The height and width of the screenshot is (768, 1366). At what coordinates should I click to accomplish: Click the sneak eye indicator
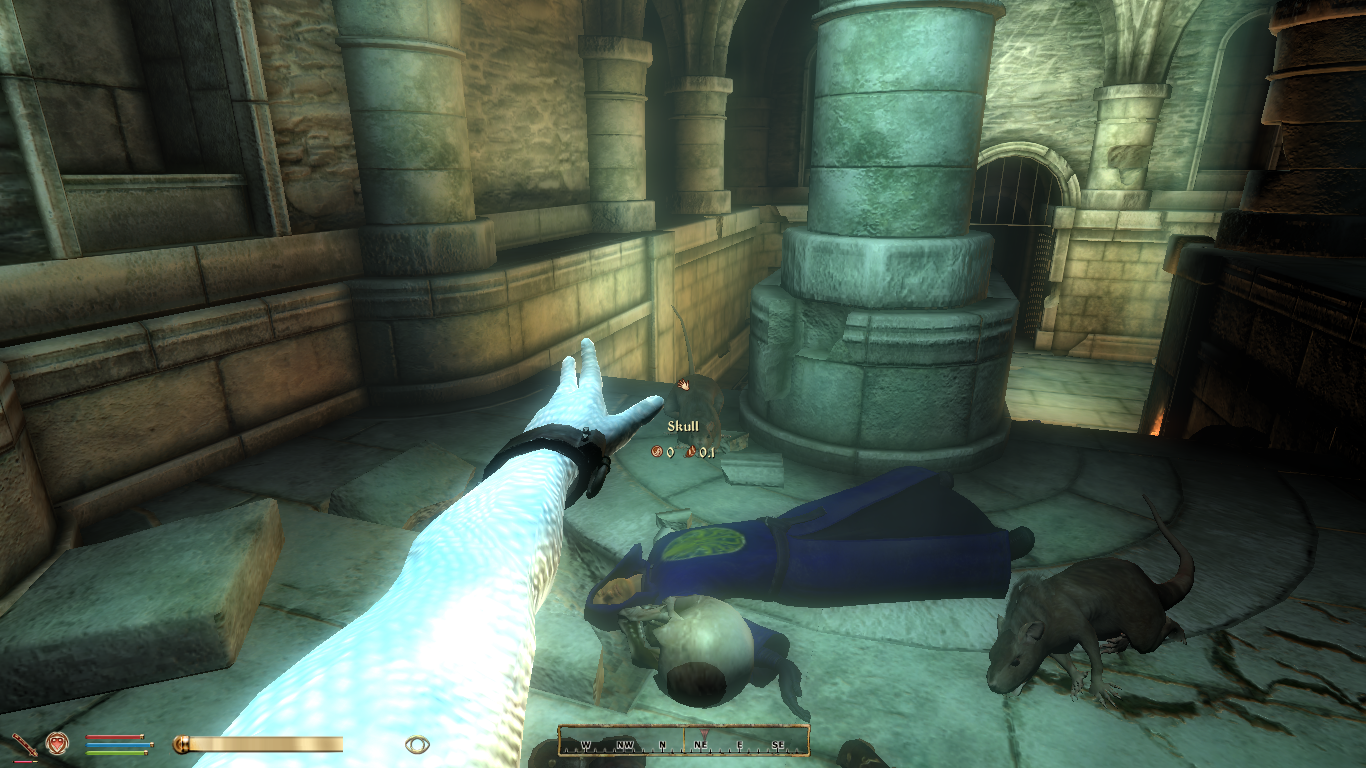[417, 744]
